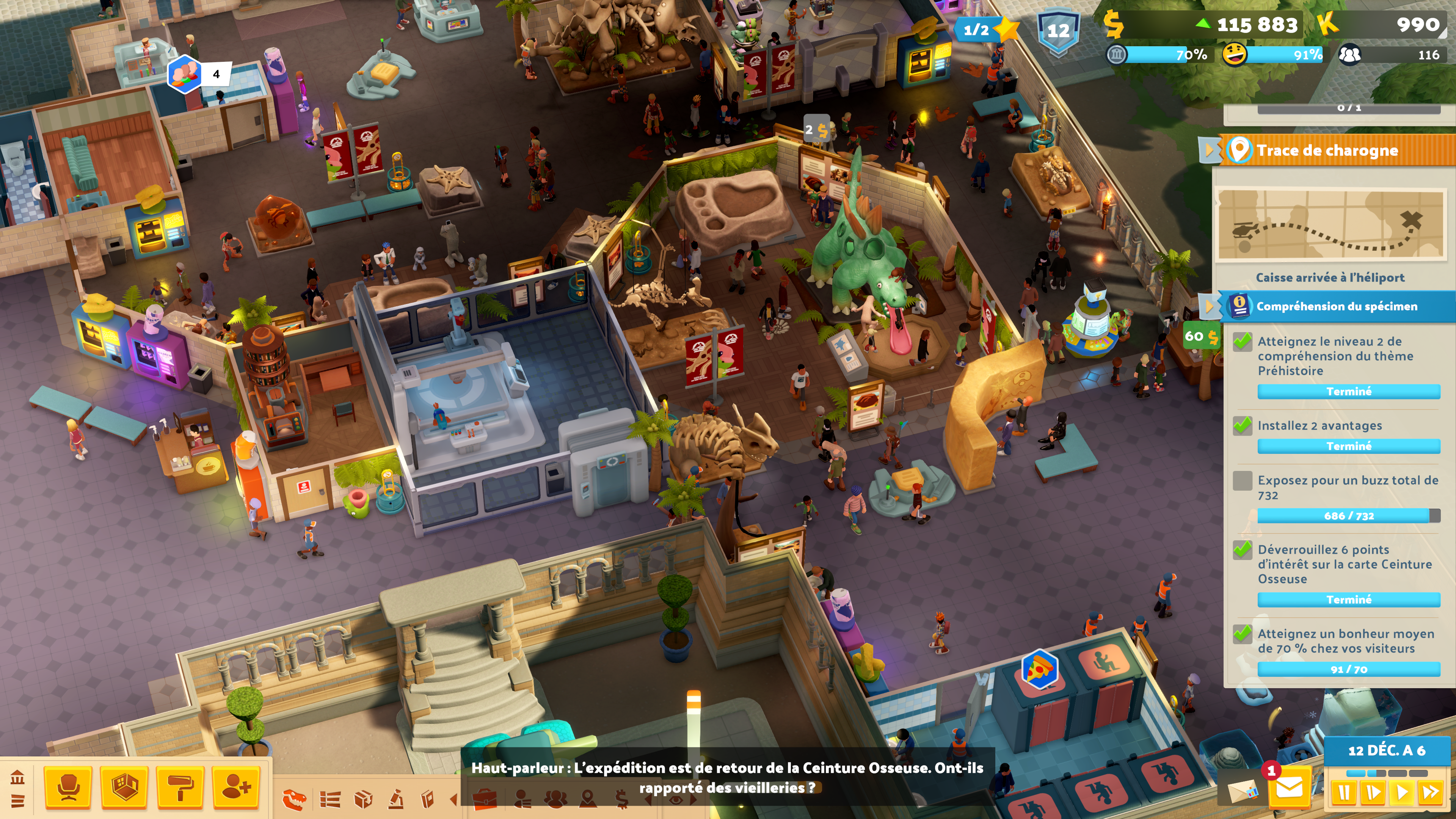1456x819 pixels.
Task: Click the level 12 shield badge
Action: tap(1058, 31)
